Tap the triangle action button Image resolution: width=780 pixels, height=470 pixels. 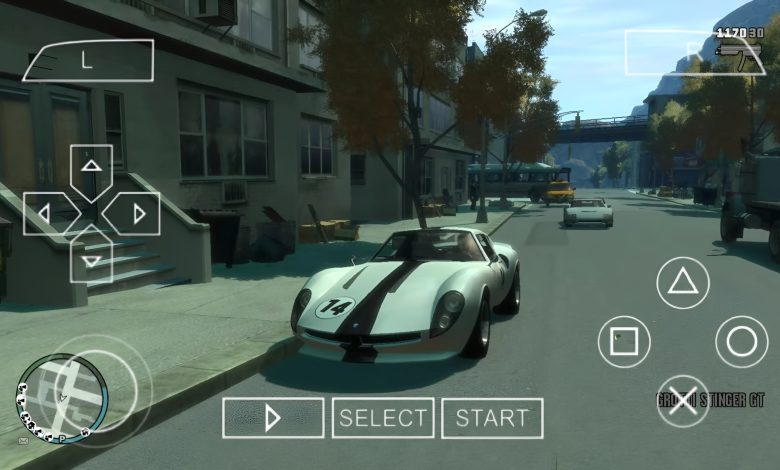682,282
